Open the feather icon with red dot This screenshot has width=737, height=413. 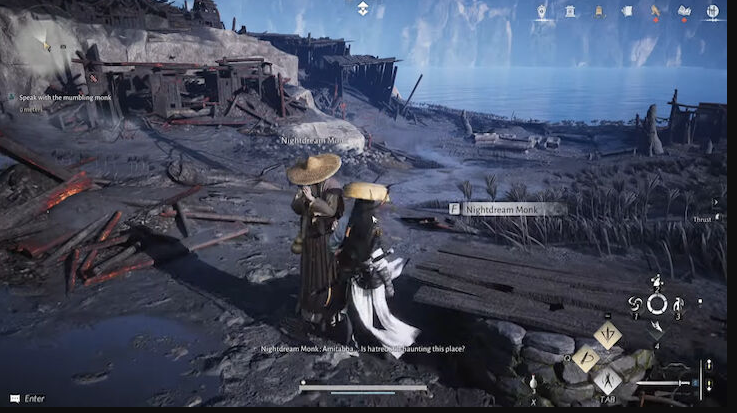[656, 11]
